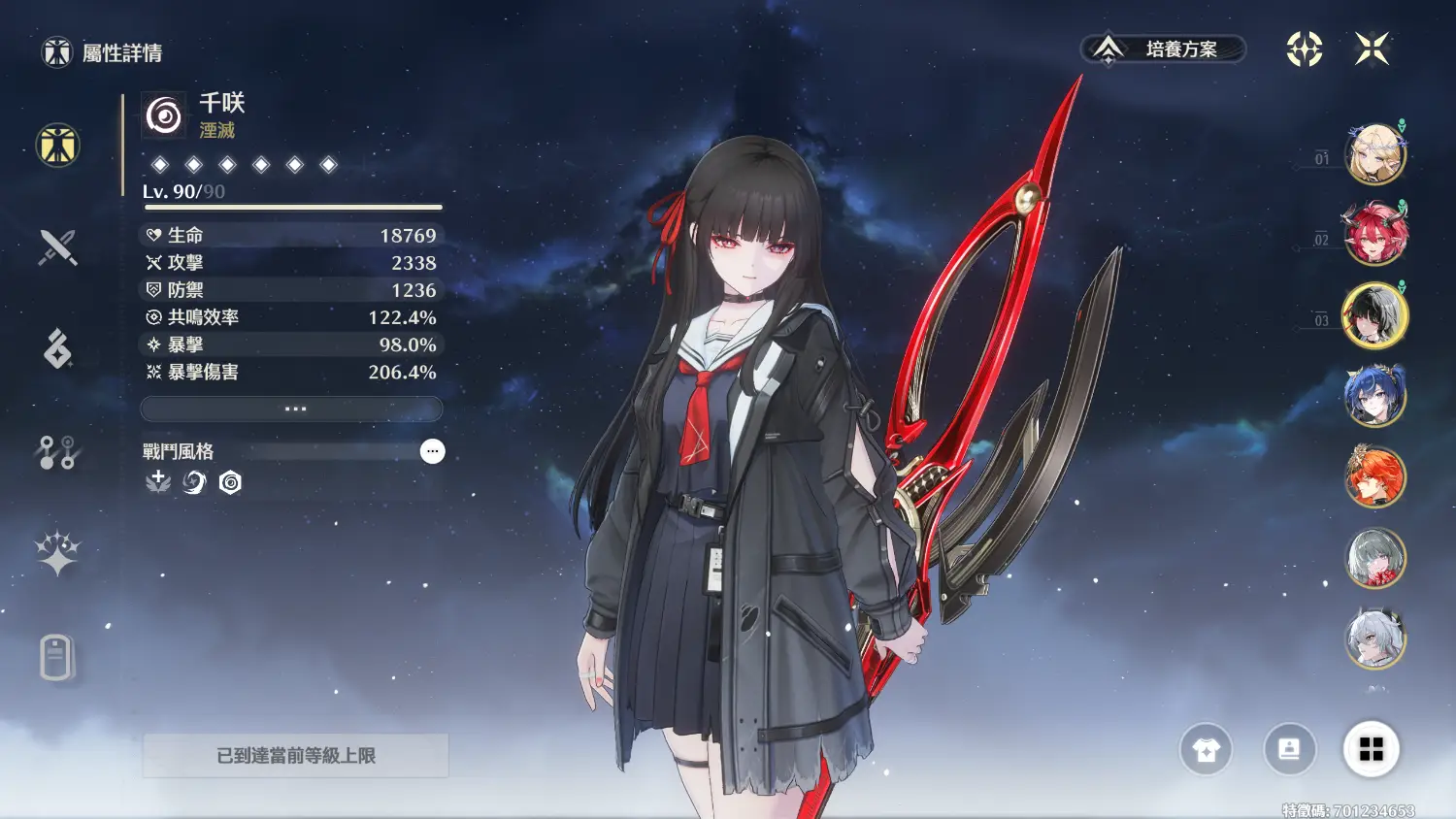1456x819 pixels.
Task: Open the echoes tab on the left sidebar
Action: tap(57, 348)
